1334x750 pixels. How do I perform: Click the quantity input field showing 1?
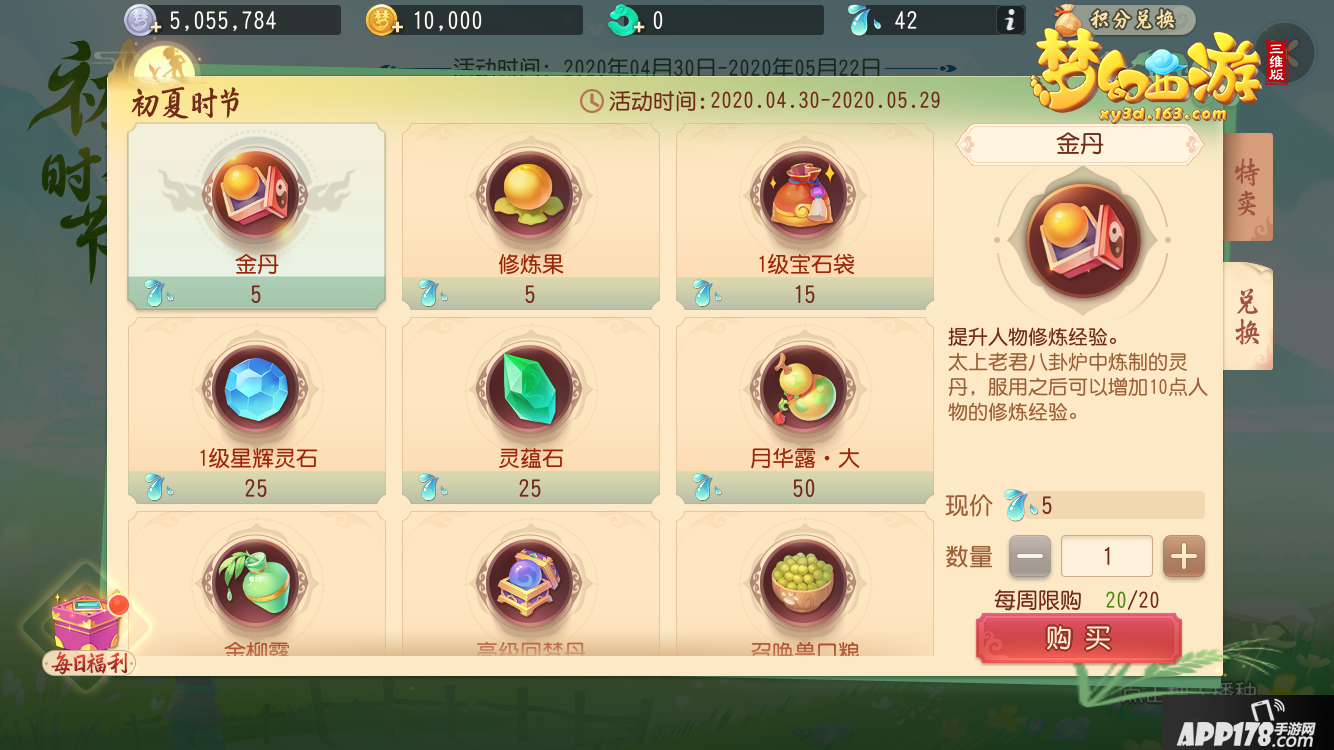[1106, 556]
